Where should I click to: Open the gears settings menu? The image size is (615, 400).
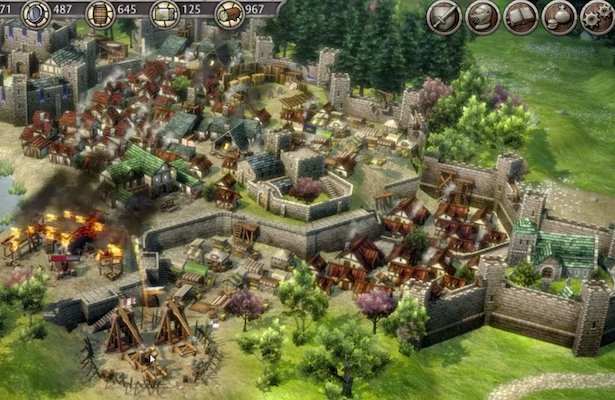pyautogui.click(x=597, y=17)
